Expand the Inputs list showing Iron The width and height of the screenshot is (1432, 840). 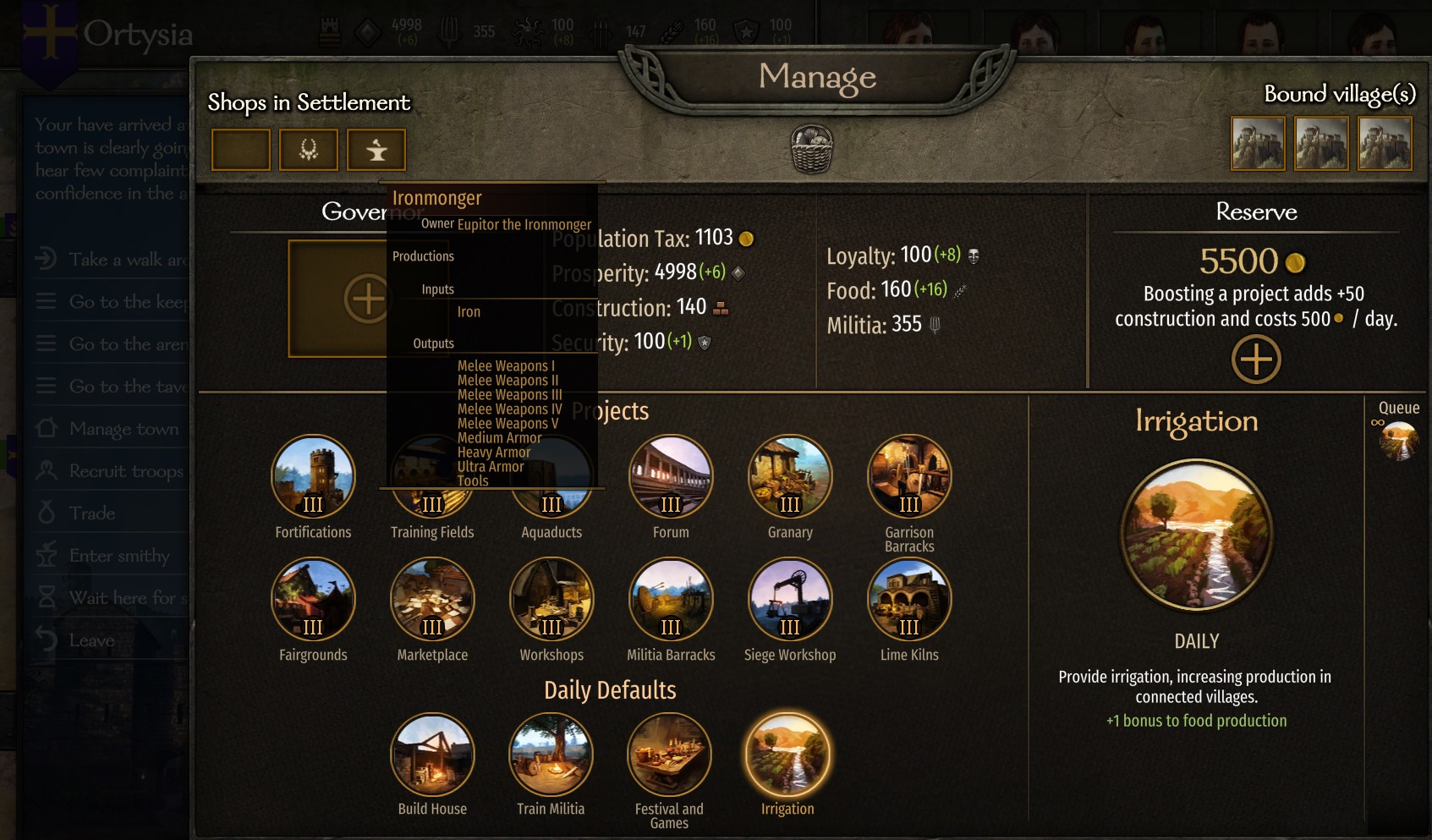438,288
